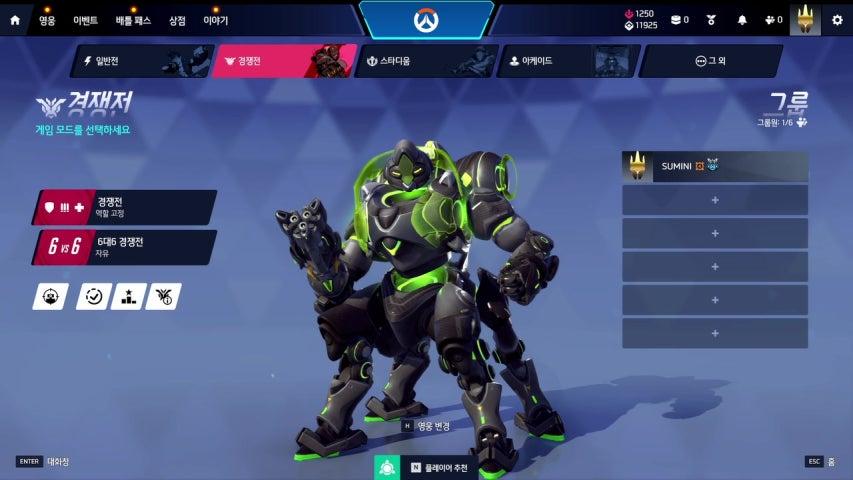Image resolution: width=853 pixels, height=480 pixels.
Task: Switch to the 일반전 tab
Action: click(x=139, y=61)
